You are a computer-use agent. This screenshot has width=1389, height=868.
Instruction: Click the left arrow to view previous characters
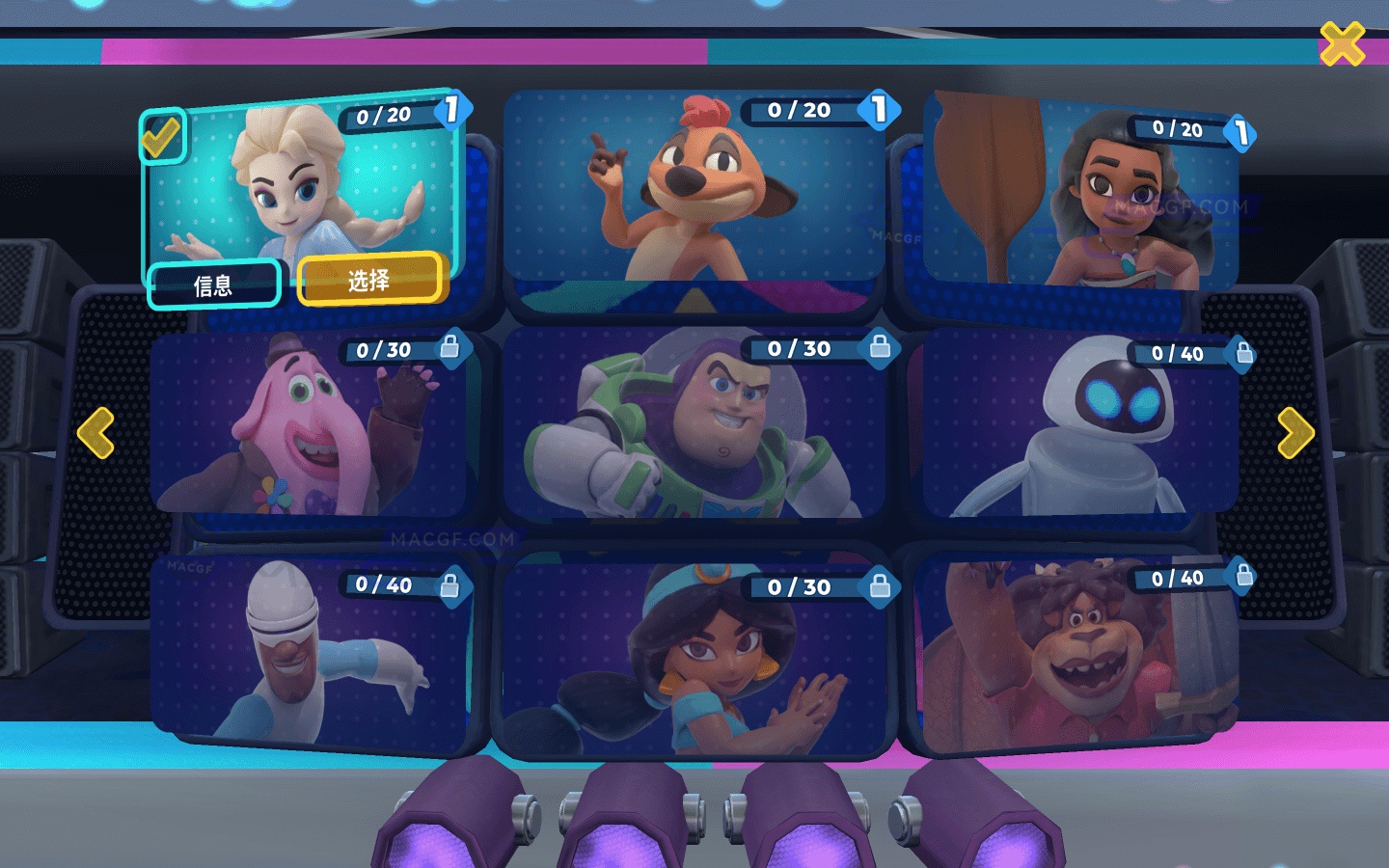pyautogui.click(x=95, y=431)
